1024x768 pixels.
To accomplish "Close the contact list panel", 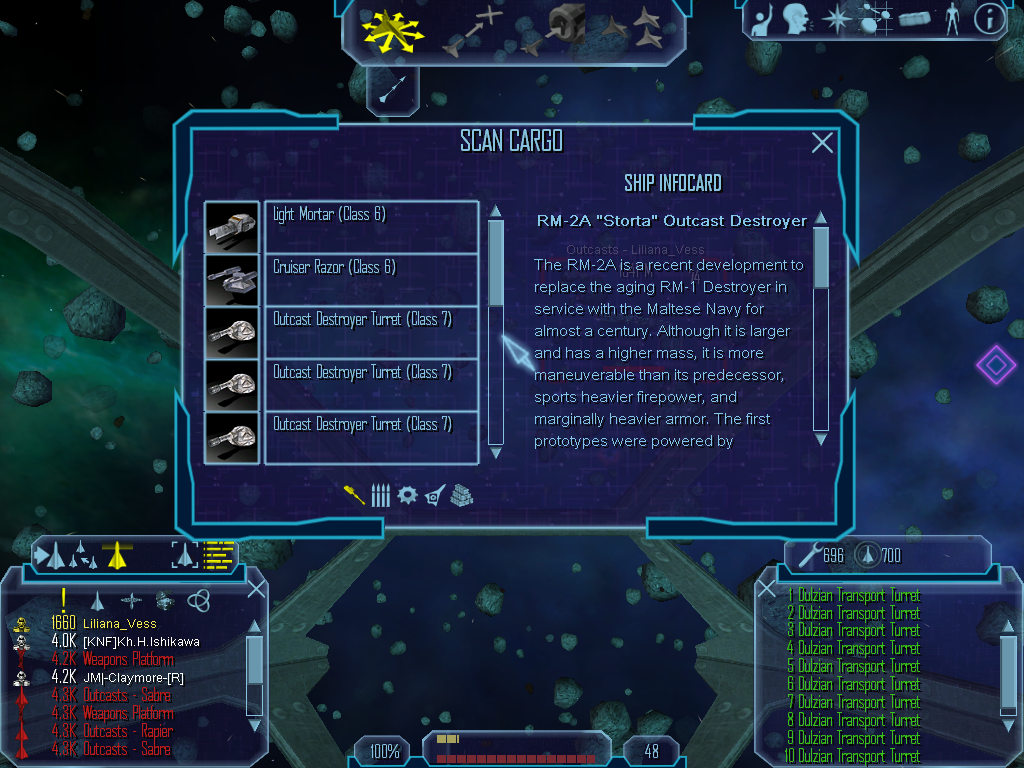I will 256,588.
